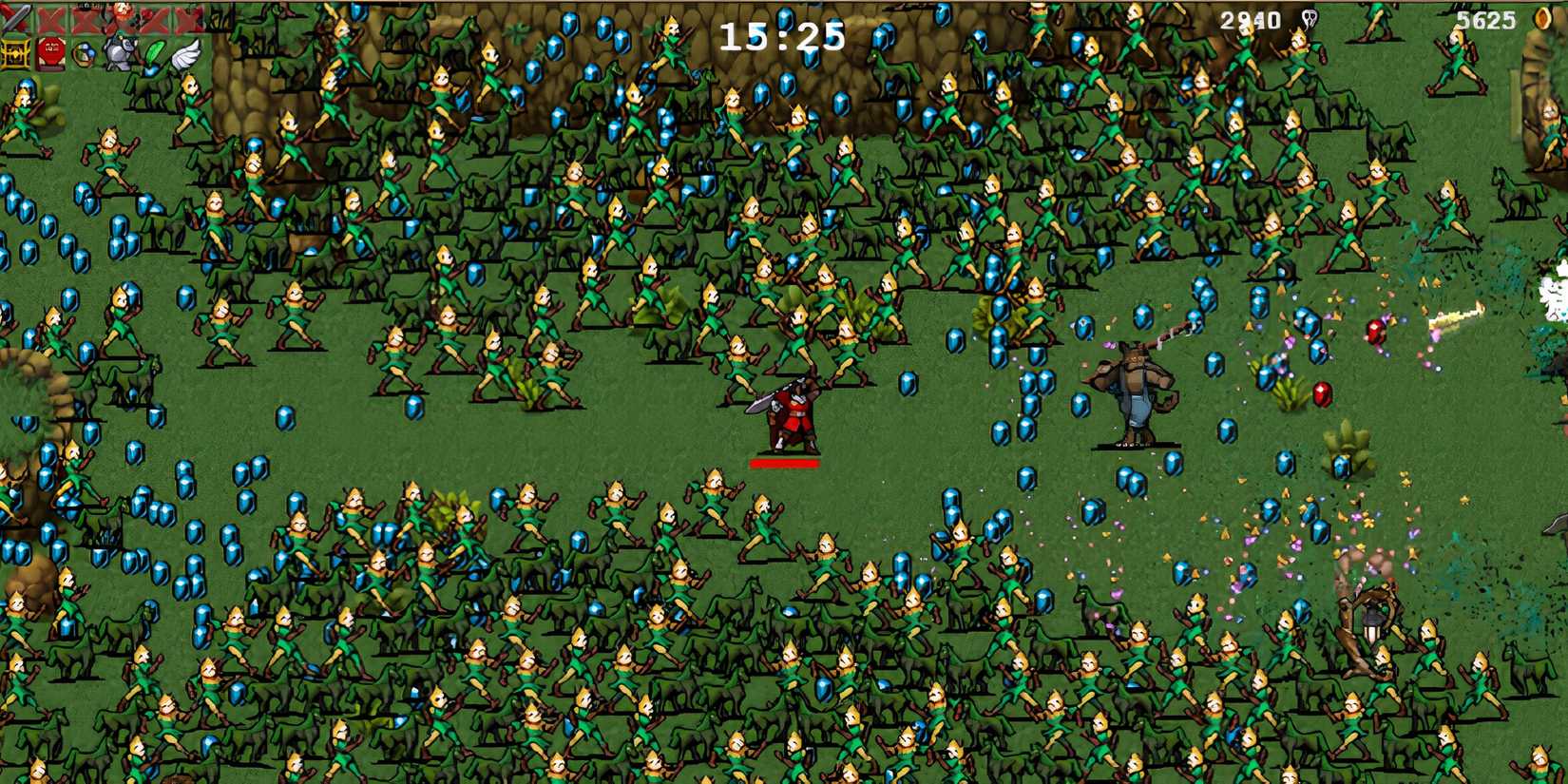Click the player's red health bar
This screenshot has width=1568, height=784.
click(783, 463)
